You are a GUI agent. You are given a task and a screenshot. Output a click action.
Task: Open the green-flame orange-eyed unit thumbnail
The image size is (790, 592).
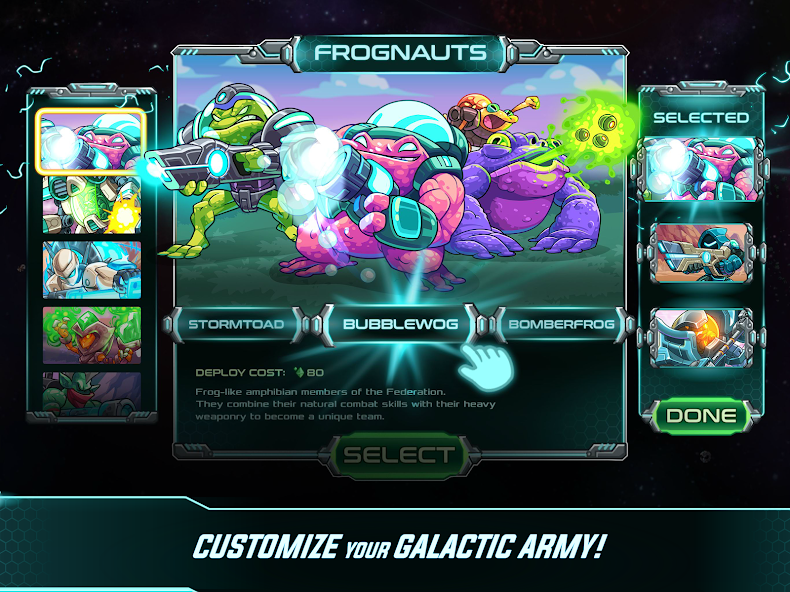(x=92, y=335)
